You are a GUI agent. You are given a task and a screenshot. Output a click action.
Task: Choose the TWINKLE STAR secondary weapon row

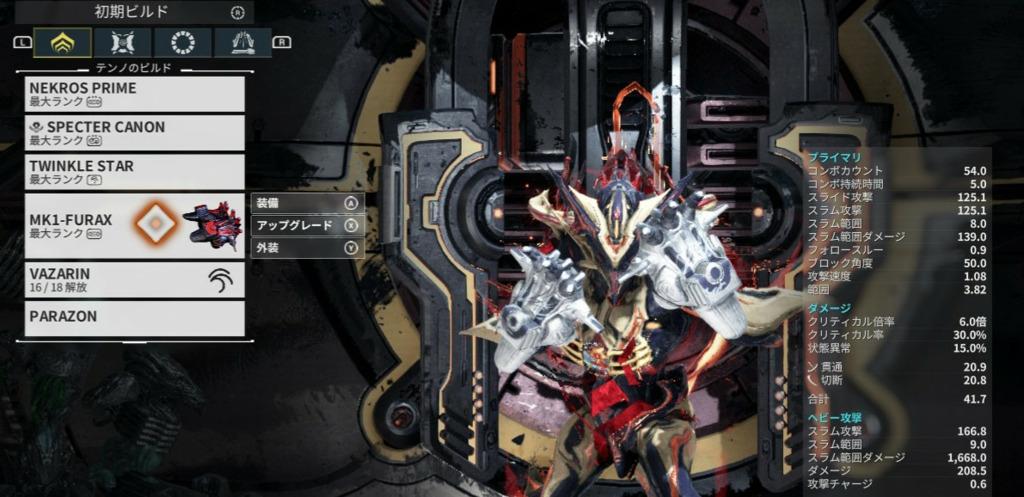135,172
